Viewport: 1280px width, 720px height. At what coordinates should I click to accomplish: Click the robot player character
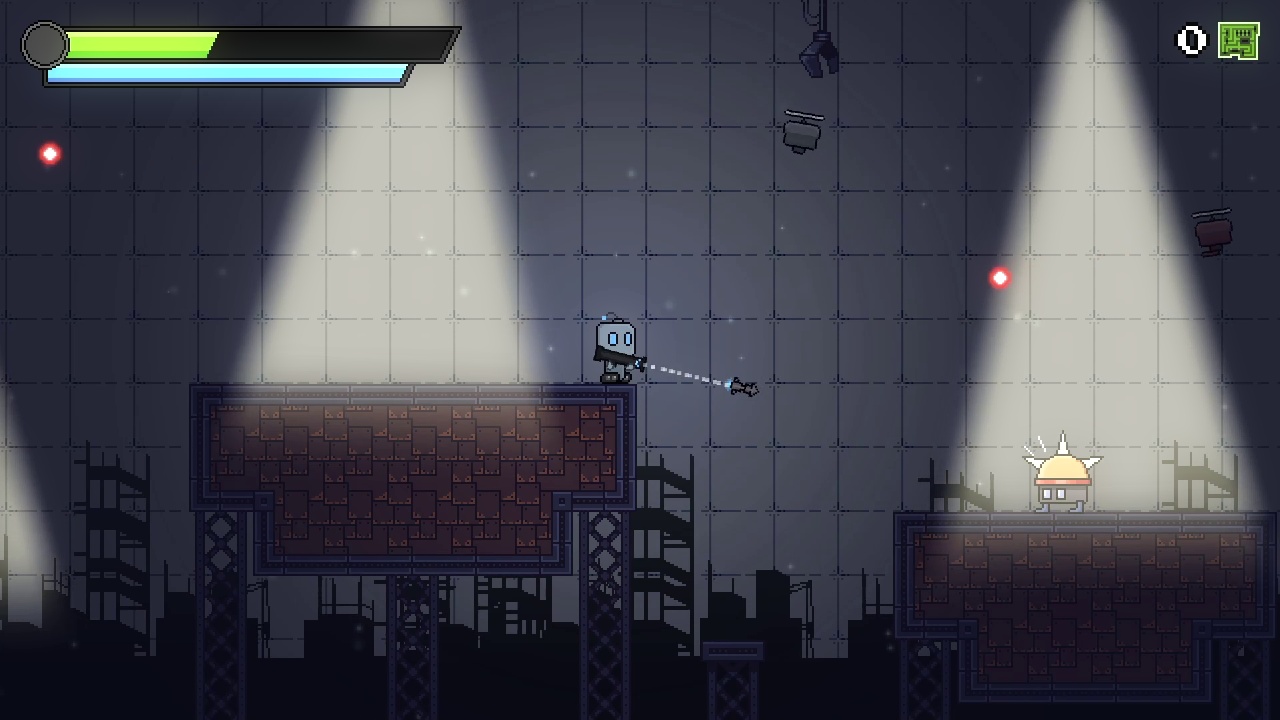[x=614, y=345]
